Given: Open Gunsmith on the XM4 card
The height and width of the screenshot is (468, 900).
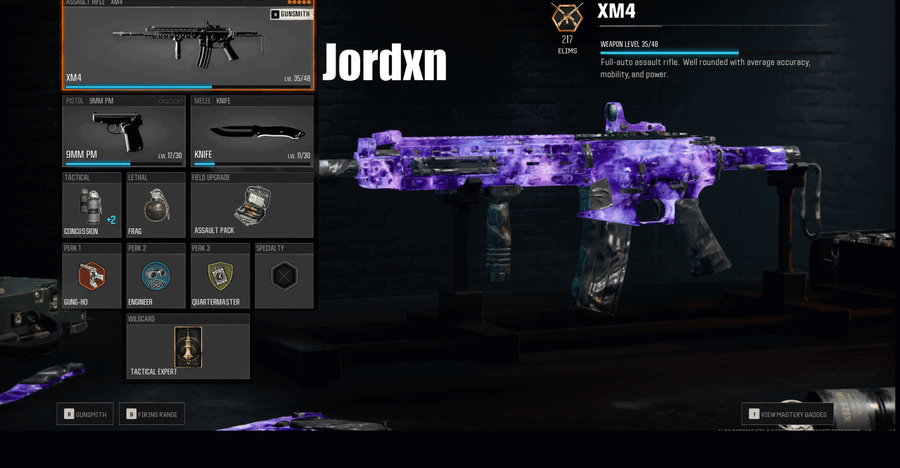Looking at the screenshot, I should click(291, 15).
